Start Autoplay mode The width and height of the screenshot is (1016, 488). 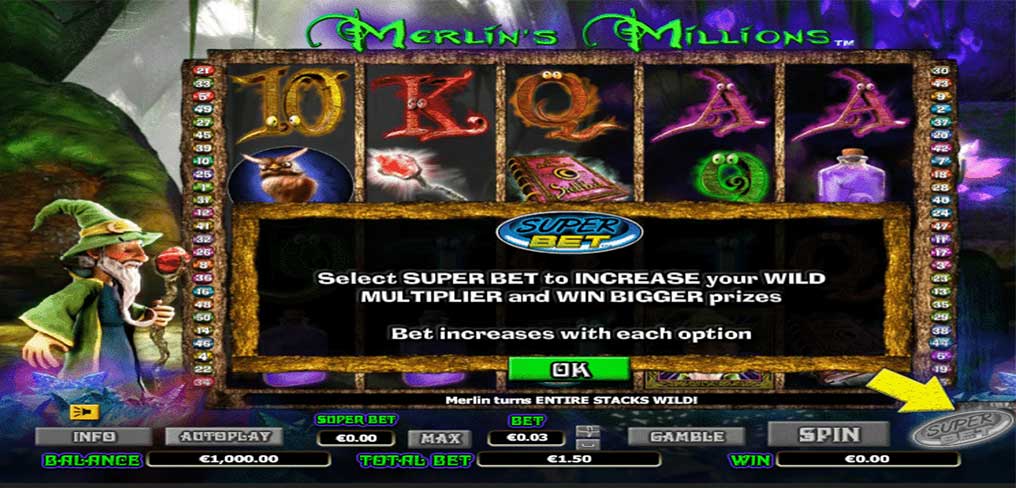(x=224, y=437)
